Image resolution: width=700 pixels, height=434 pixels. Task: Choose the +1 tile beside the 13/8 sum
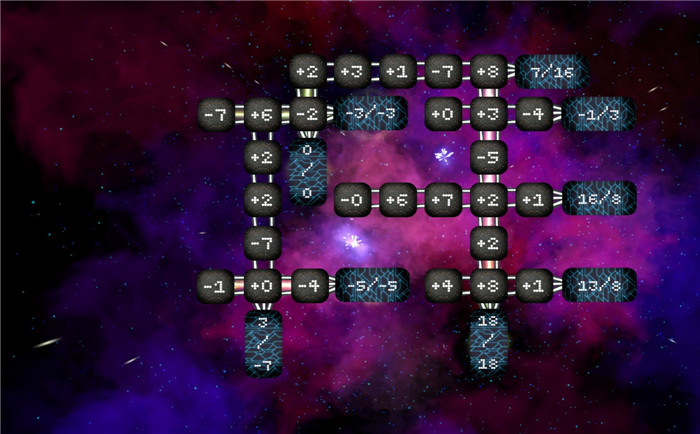point(533,285)
